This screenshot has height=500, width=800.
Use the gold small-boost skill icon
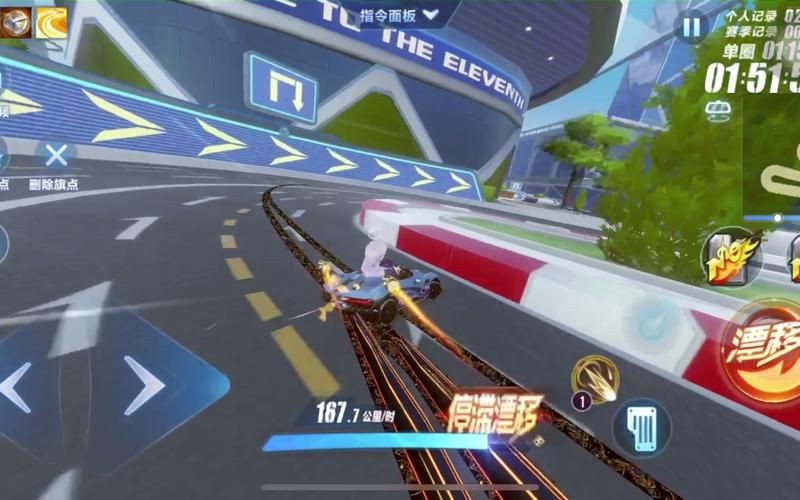pyautogui.click(x=596, y=378)
